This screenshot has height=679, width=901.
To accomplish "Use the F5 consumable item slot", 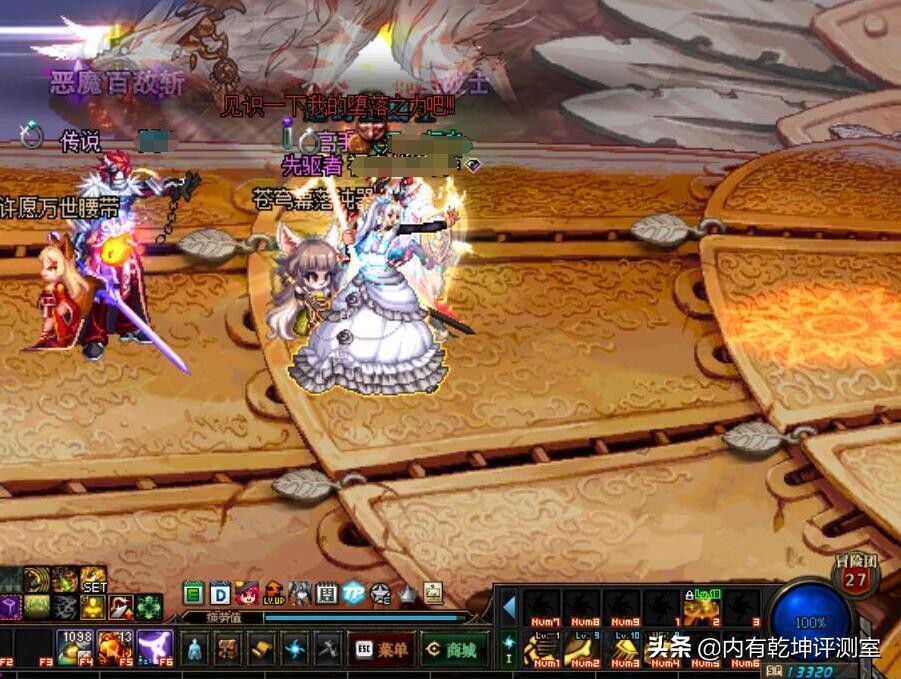I will coord(114,647).
